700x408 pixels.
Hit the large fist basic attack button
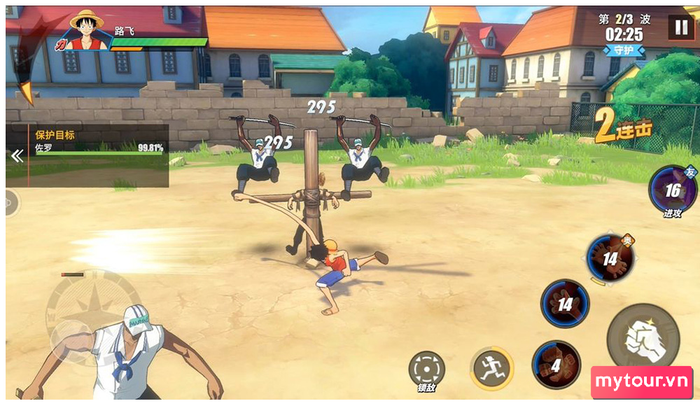[x=642, y=337]
